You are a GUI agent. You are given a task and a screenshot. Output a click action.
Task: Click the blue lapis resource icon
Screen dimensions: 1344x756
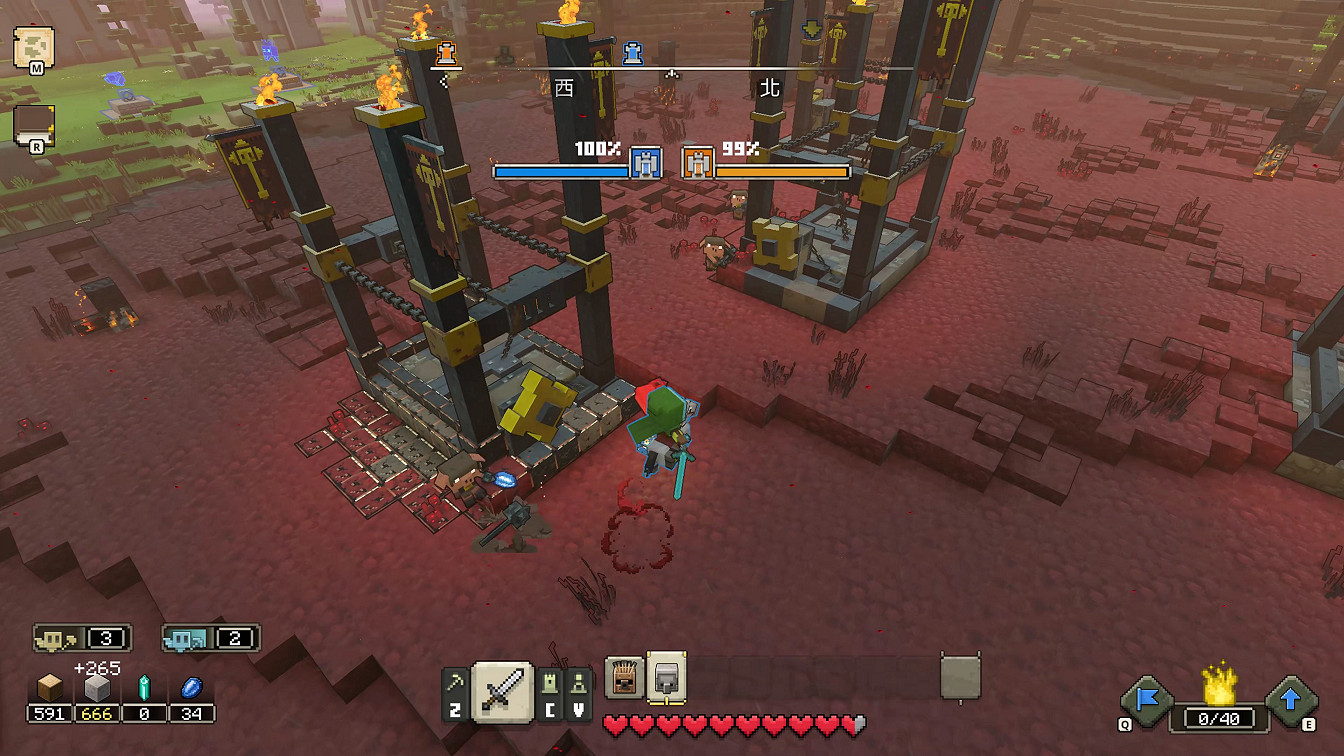[191, 688]
